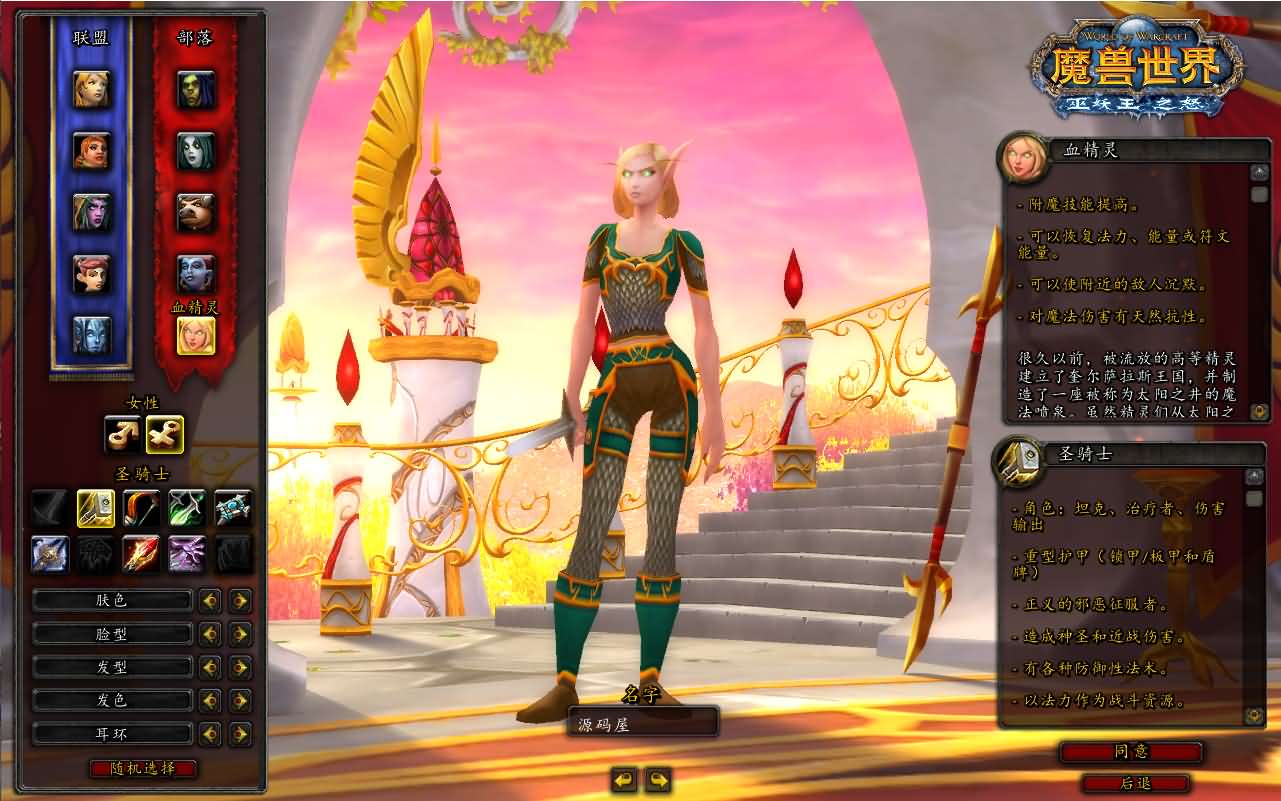The height and width of the screenshot is (801, 1281).
Task: Select the Orc race portrait
Action: pos(196,89)
